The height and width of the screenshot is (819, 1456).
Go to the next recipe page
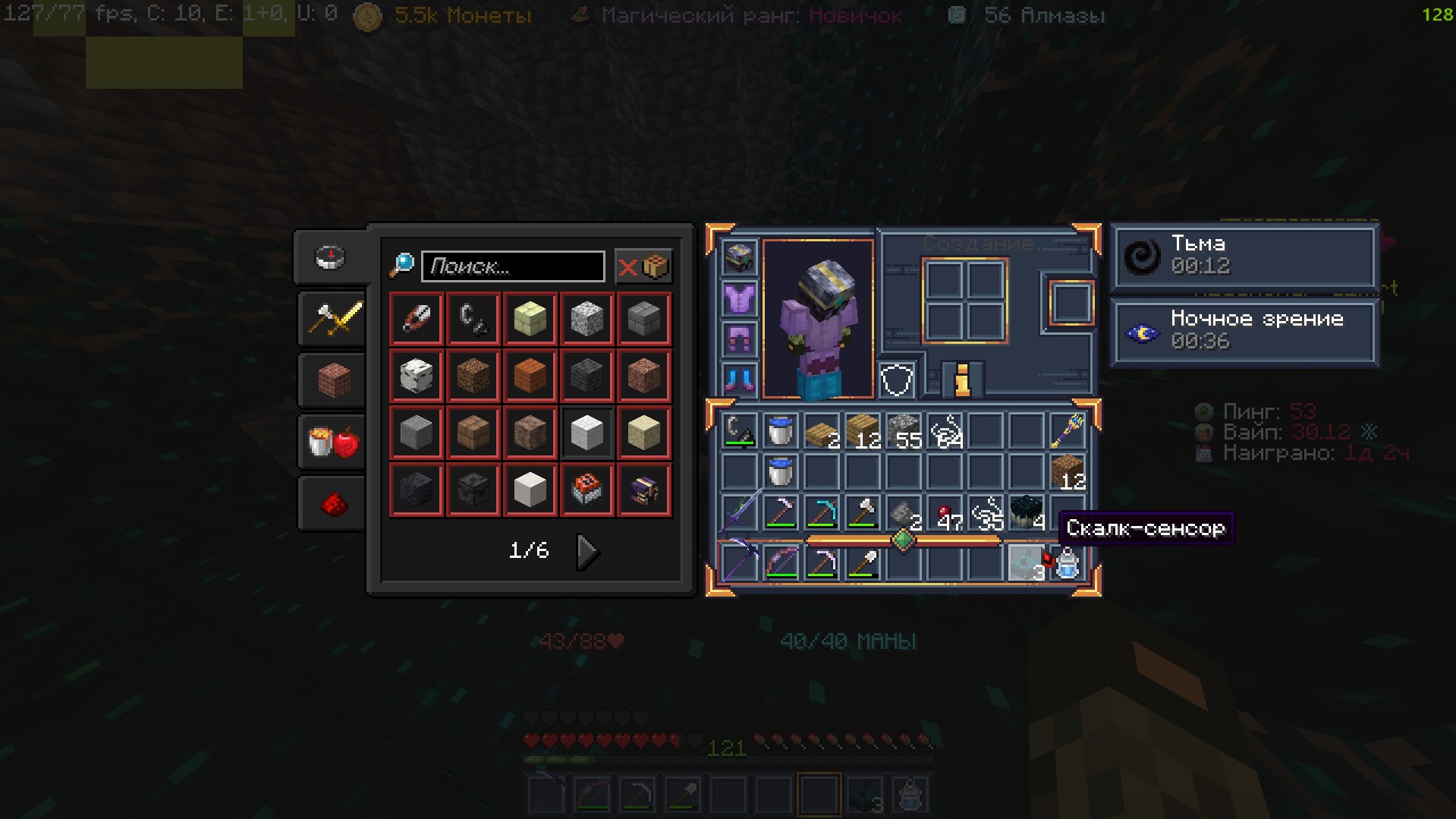pos(587,551)
